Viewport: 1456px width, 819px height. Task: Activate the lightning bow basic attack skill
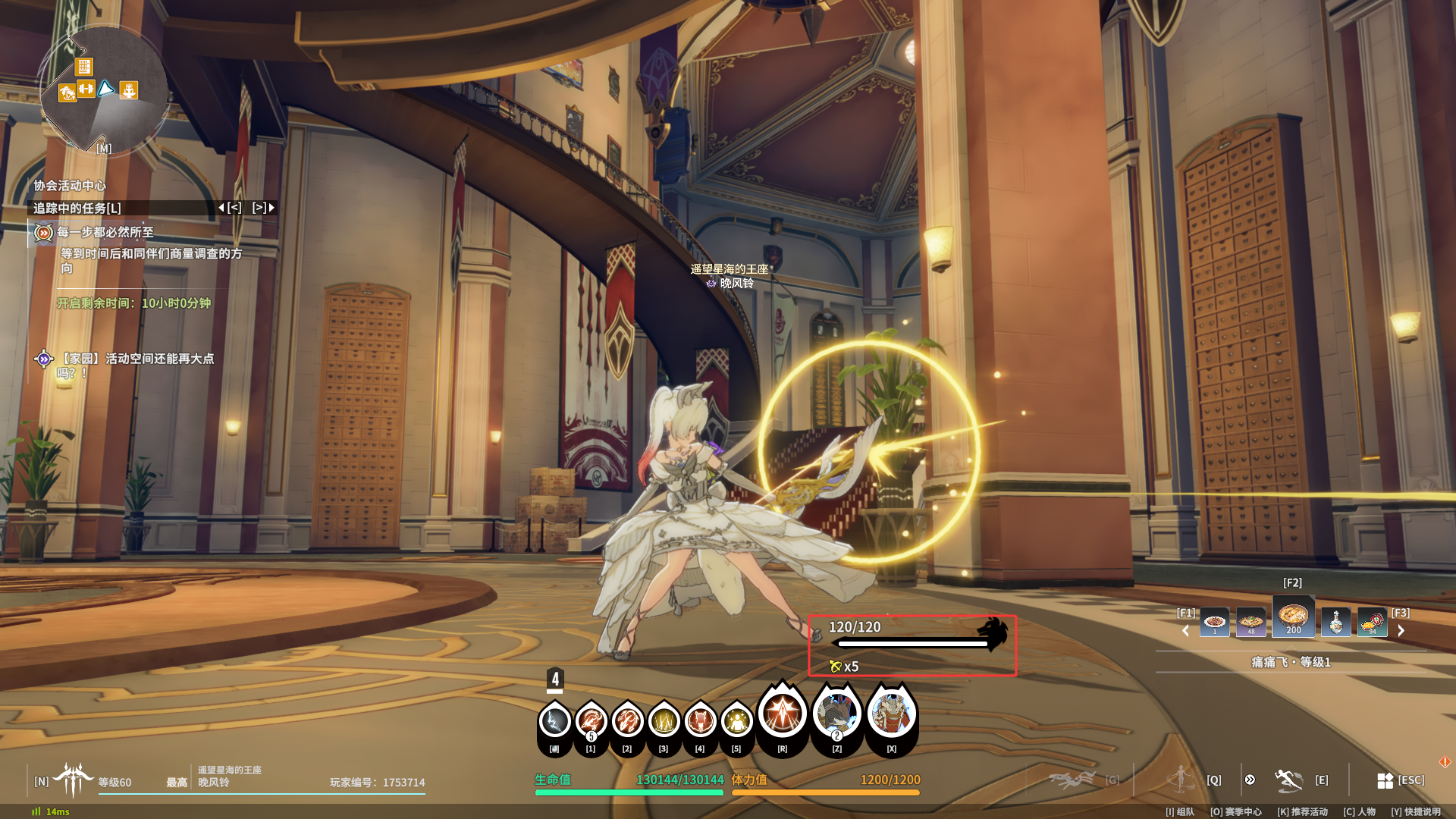(x=554, y=720)
